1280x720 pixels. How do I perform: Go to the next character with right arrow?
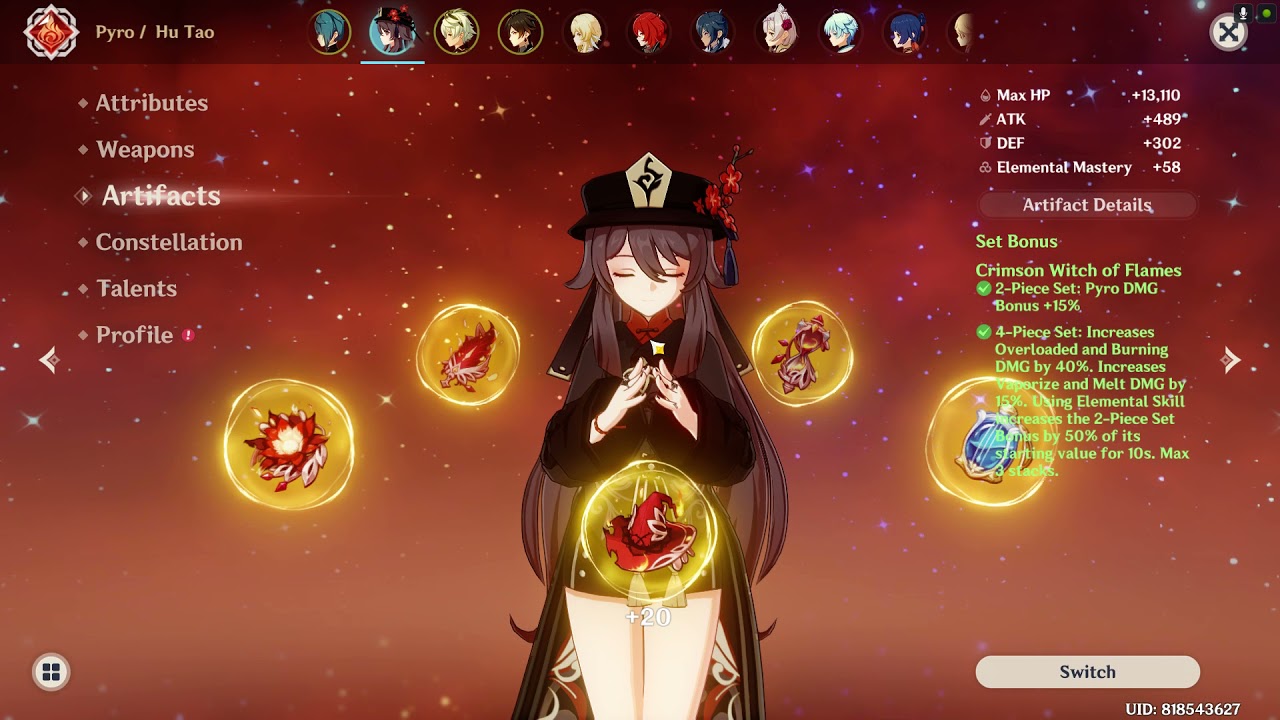click(1231, 360)
